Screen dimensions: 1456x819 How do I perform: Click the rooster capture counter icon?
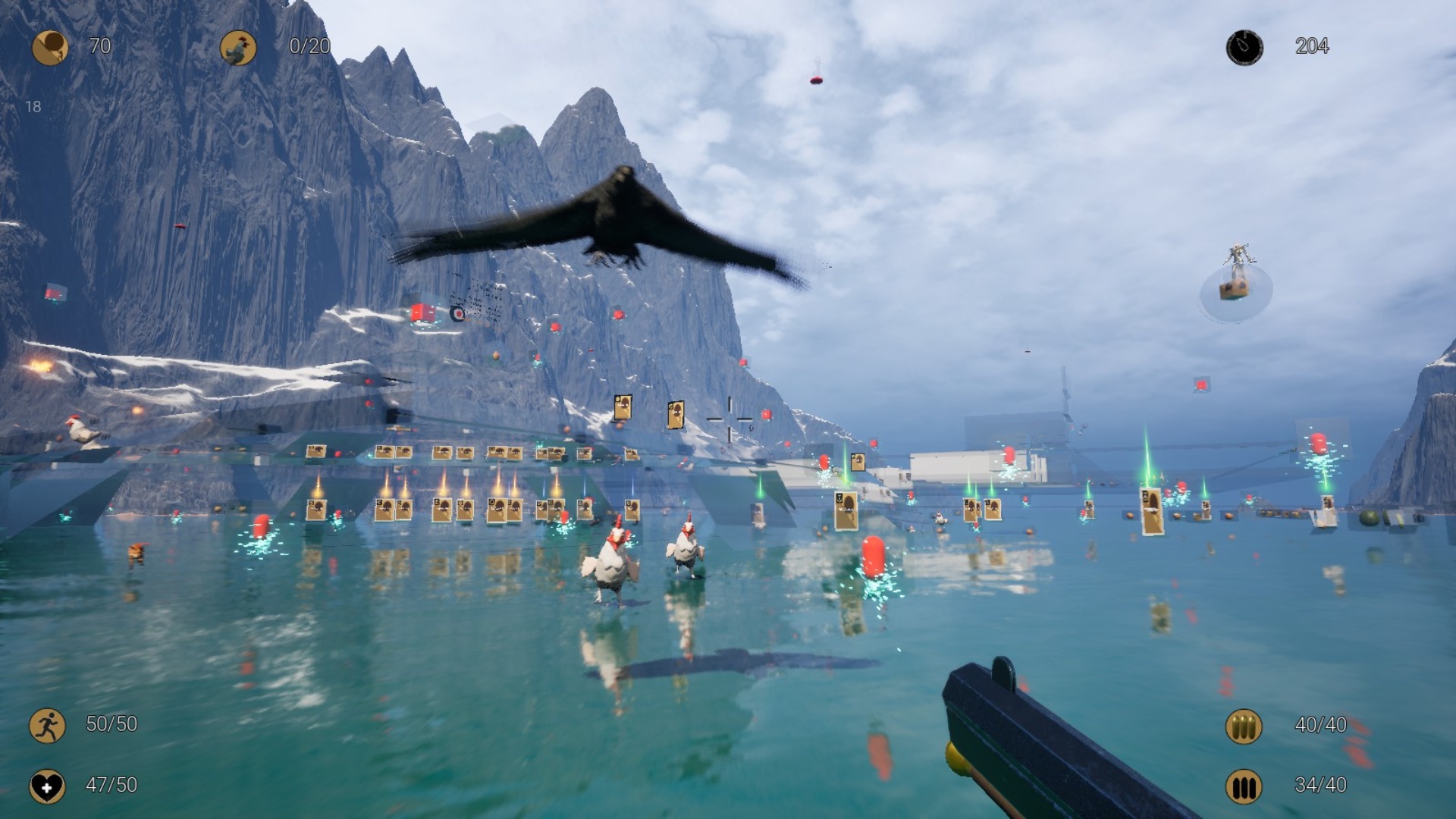point(238,47)
